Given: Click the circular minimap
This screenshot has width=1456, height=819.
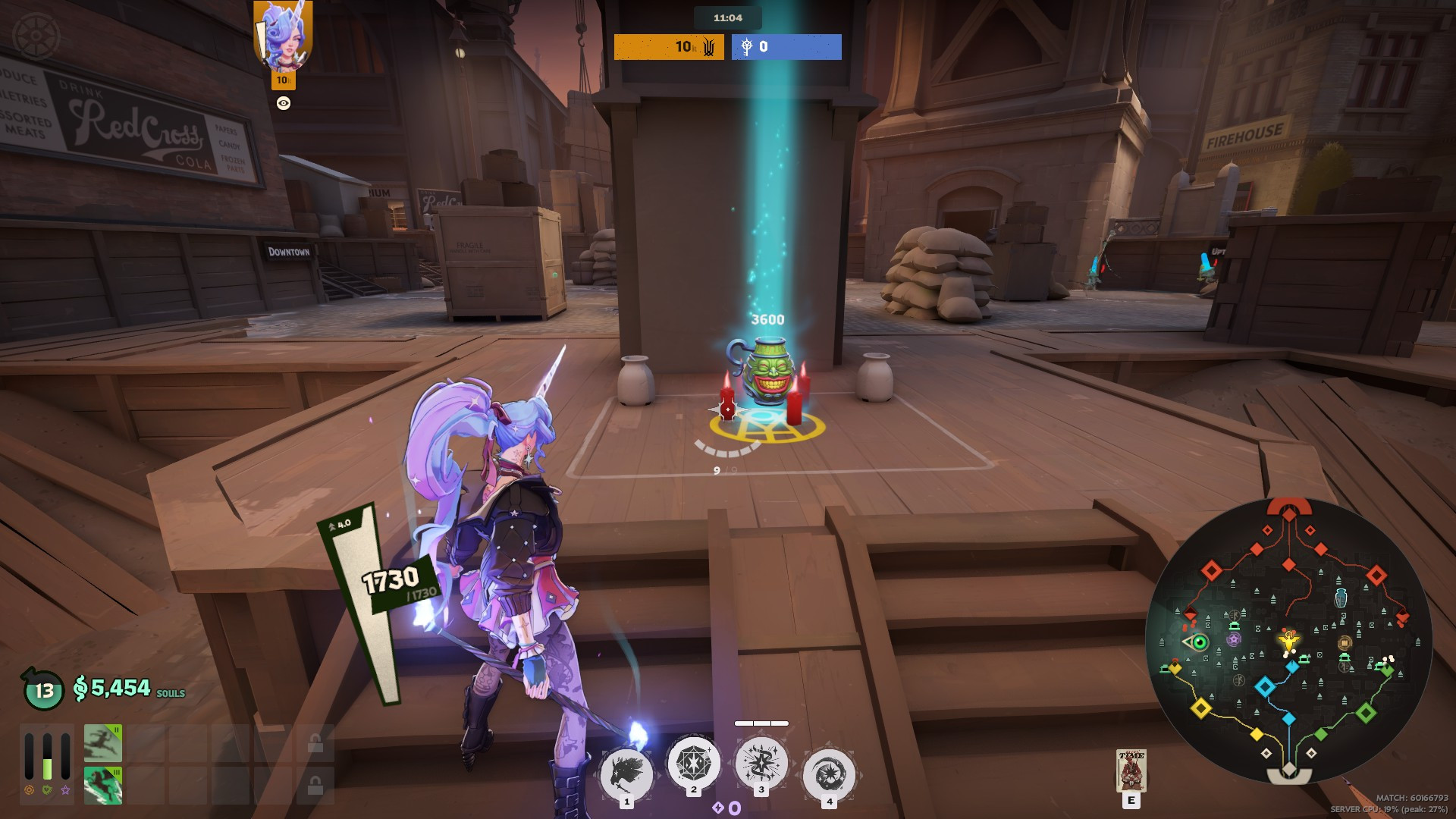Looking at the screenshot, I should pyautogui.click(x=1288, y=641).
